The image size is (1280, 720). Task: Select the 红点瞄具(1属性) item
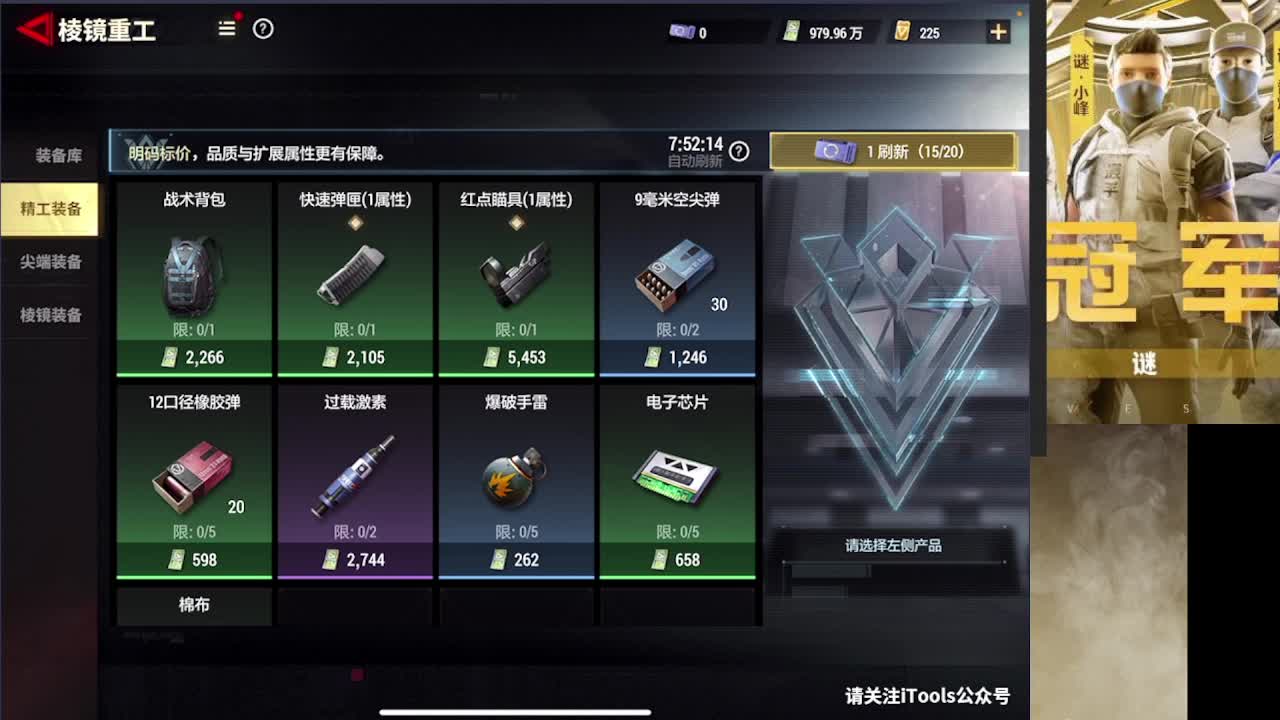517,278
